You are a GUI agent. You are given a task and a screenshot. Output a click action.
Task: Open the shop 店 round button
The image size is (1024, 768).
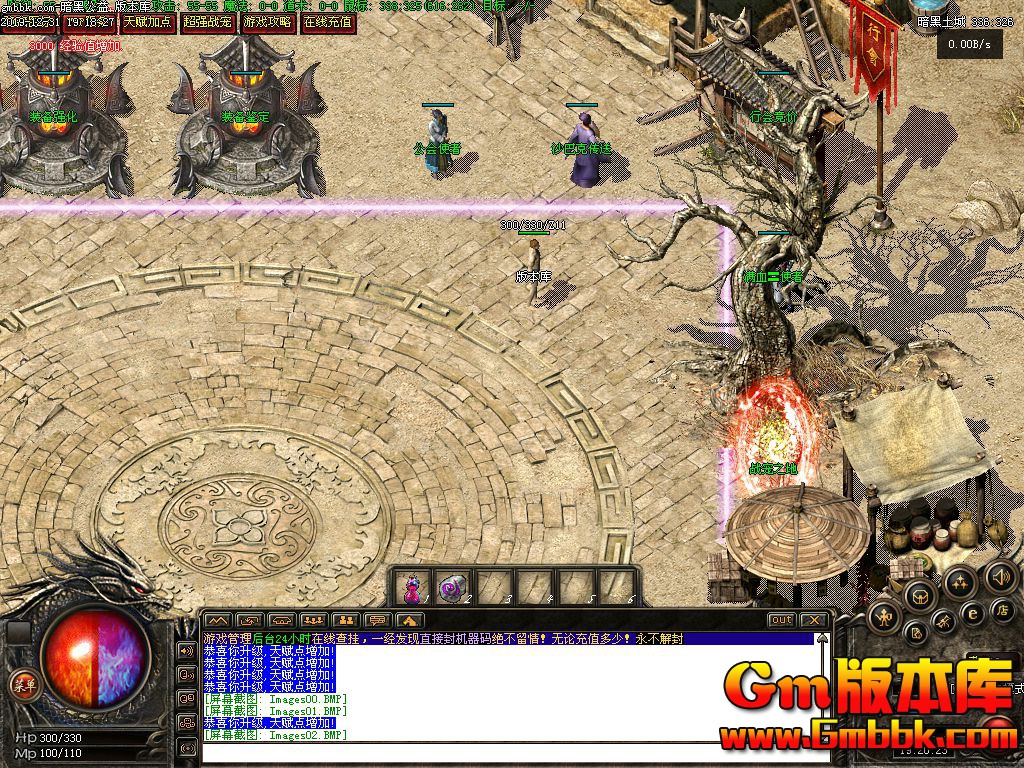[x=1003, y=609]
